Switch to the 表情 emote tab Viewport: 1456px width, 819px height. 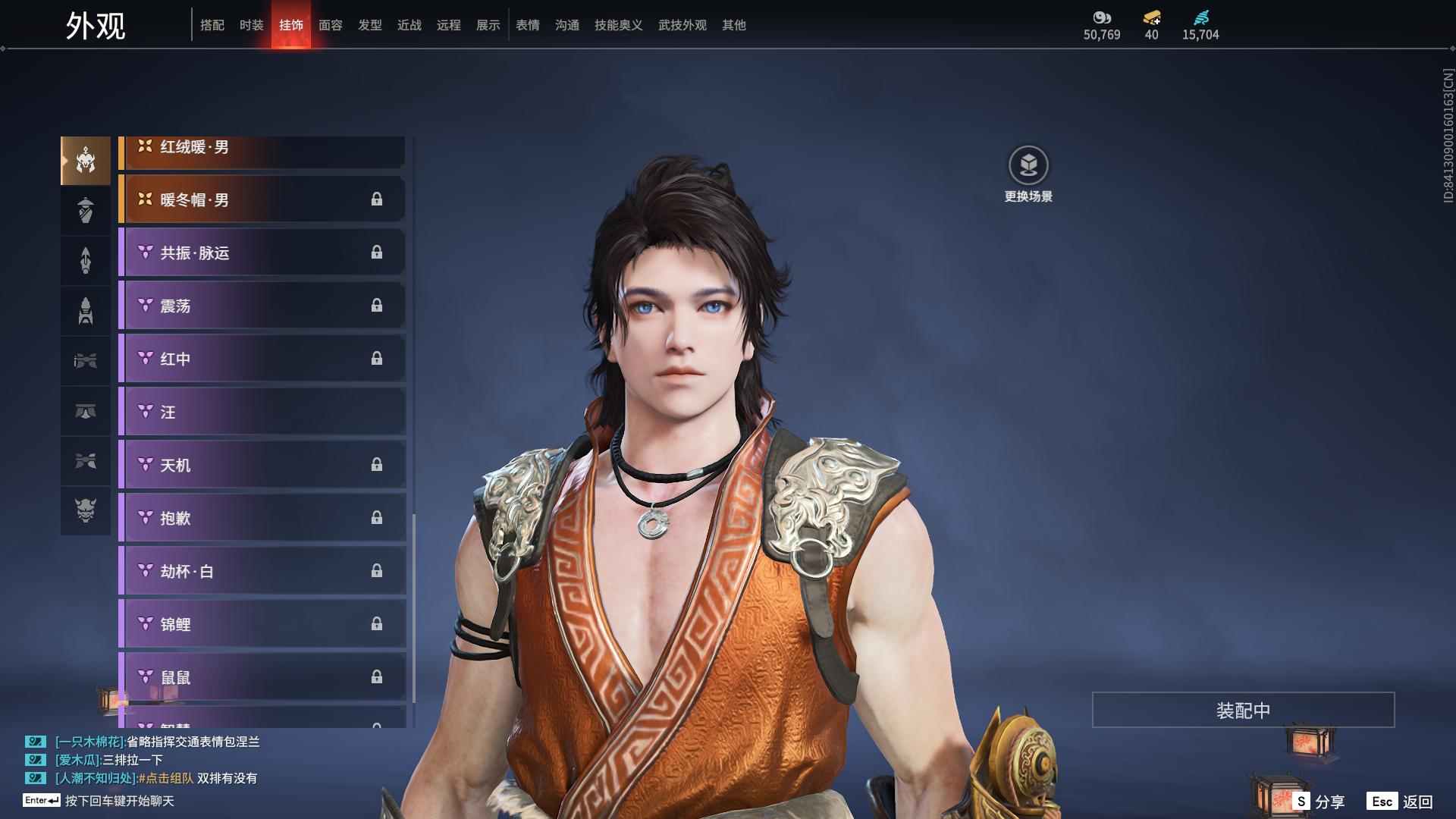point(528,25)
